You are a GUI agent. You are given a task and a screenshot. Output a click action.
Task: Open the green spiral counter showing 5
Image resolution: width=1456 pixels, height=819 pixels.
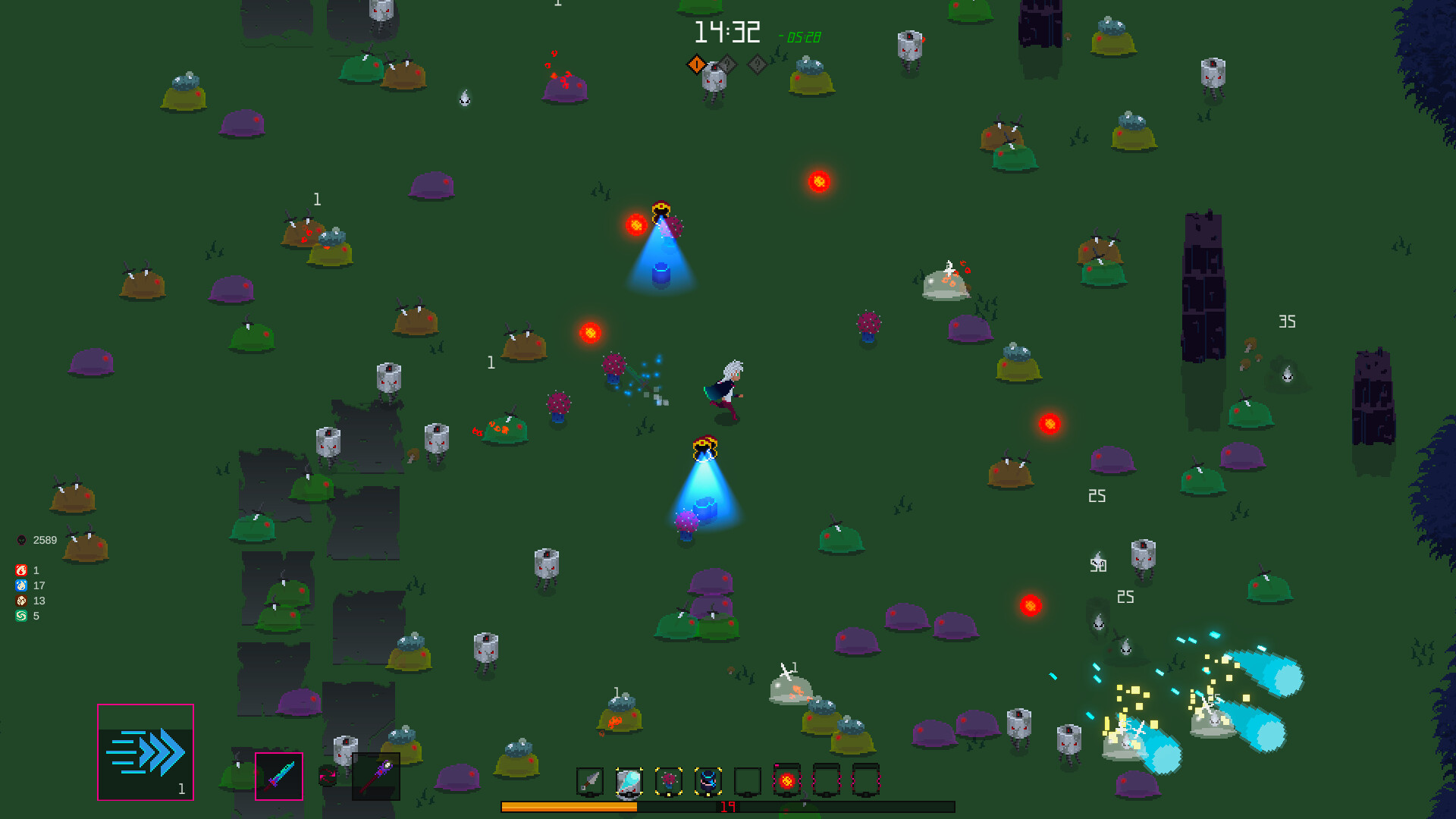pyautogui.click(x=21, y=616)
